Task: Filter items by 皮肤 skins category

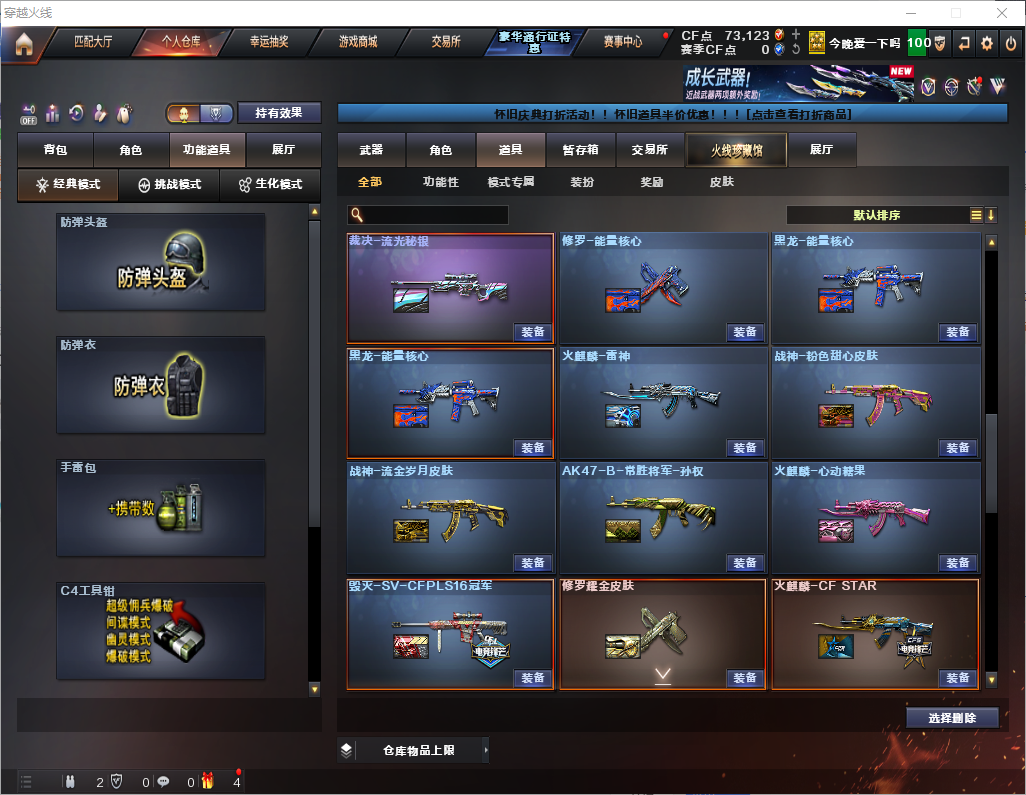Action: (721, 182)
